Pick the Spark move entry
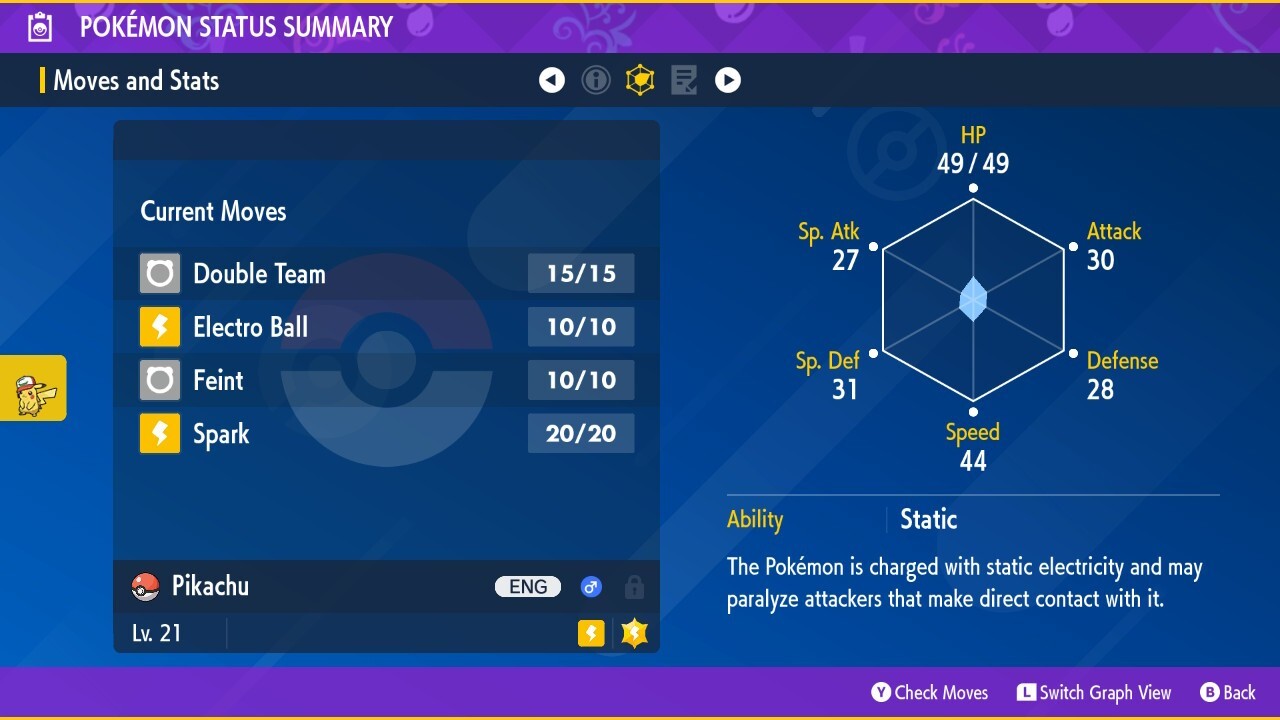 [386, 434]
